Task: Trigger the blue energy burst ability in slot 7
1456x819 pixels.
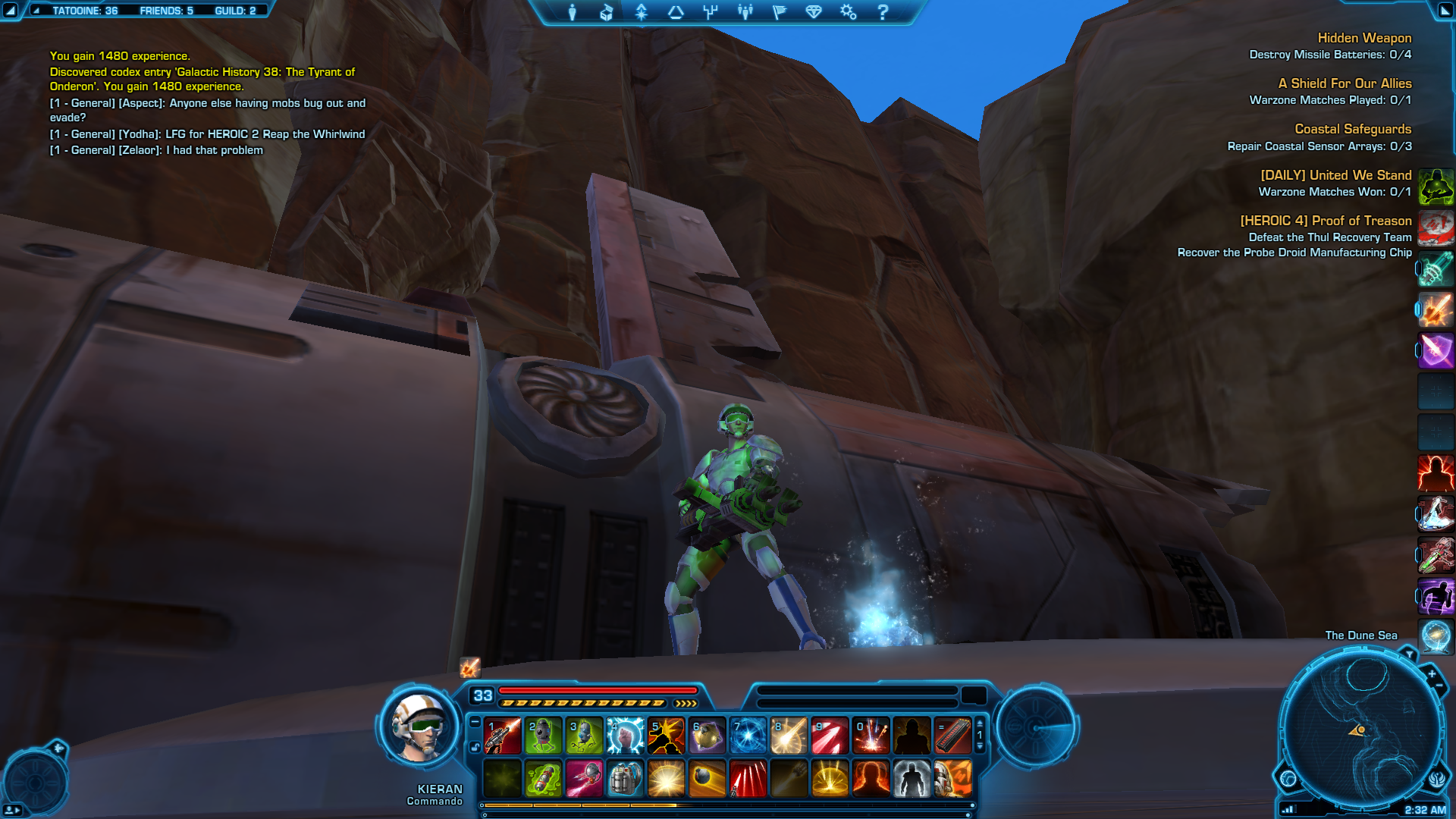Action: [x=748, y=736]
